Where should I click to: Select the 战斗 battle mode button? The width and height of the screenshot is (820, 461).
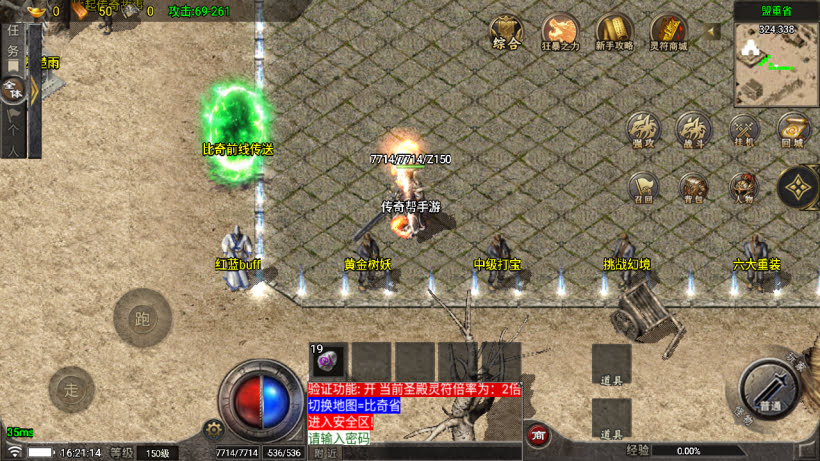click(x=694, y=130)
